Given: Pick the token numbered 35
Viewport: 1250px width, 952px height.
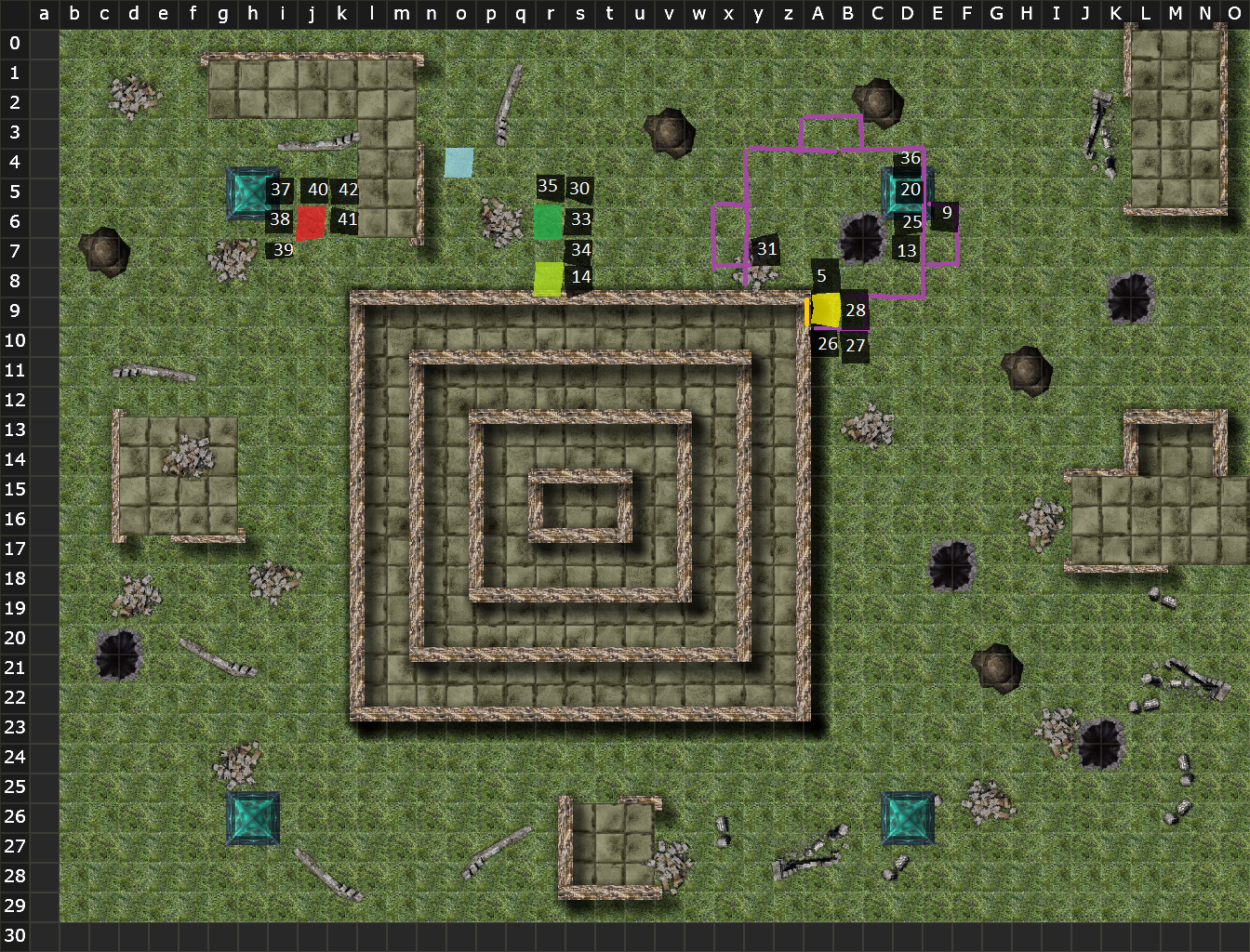Looking at the screenshot, I should [x=548, y=187].
